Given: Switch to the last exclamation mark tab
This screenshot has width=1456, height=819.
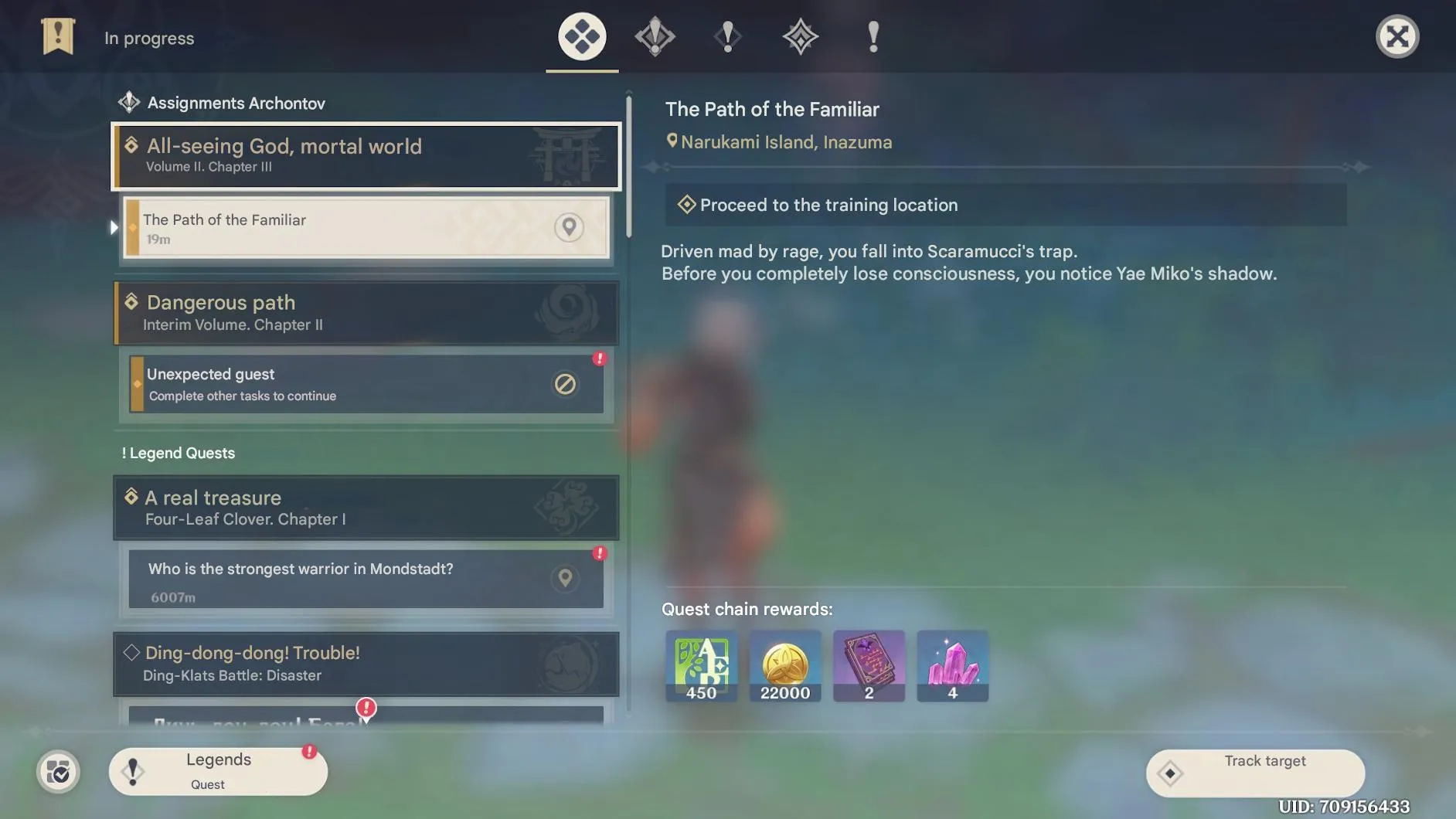Looking at the screenshot, I should click(873, 36).
